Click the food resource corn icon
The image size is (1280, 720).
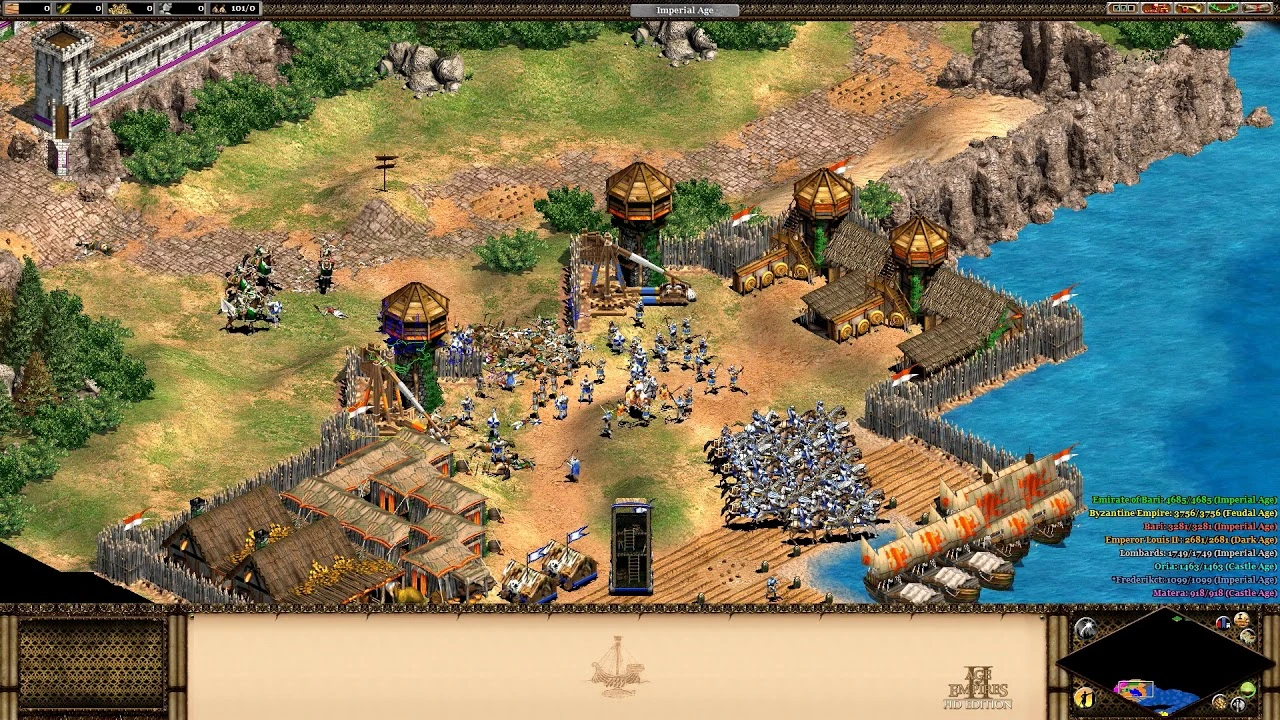[x=62, y=8]
